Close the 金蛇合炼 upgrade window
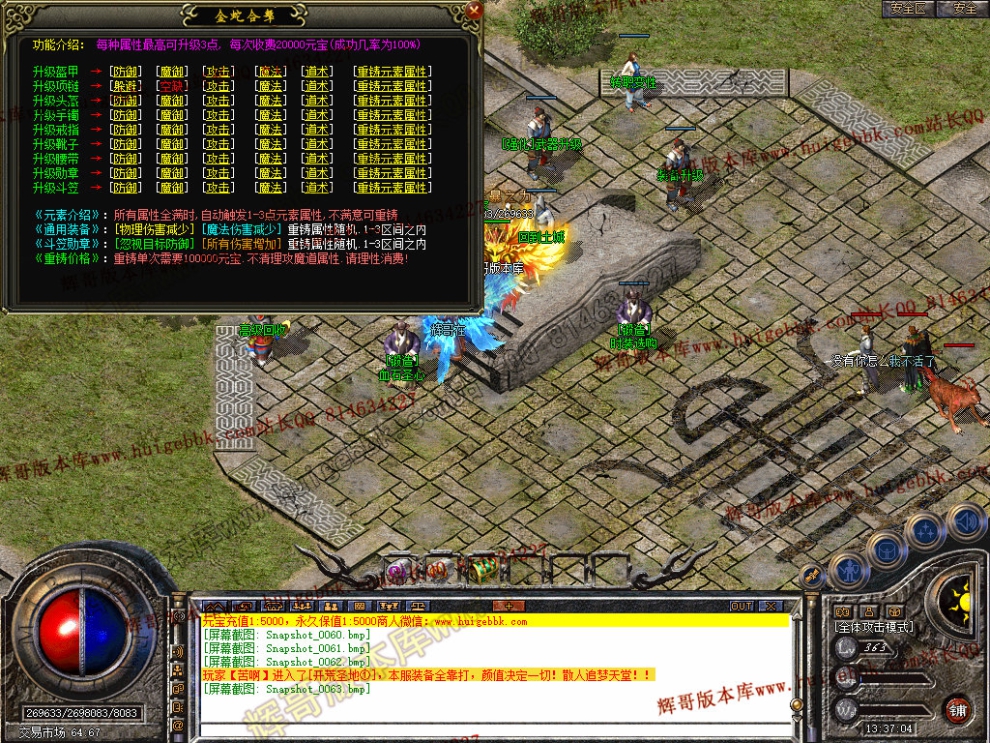990x743 pixels. (474, 10)
